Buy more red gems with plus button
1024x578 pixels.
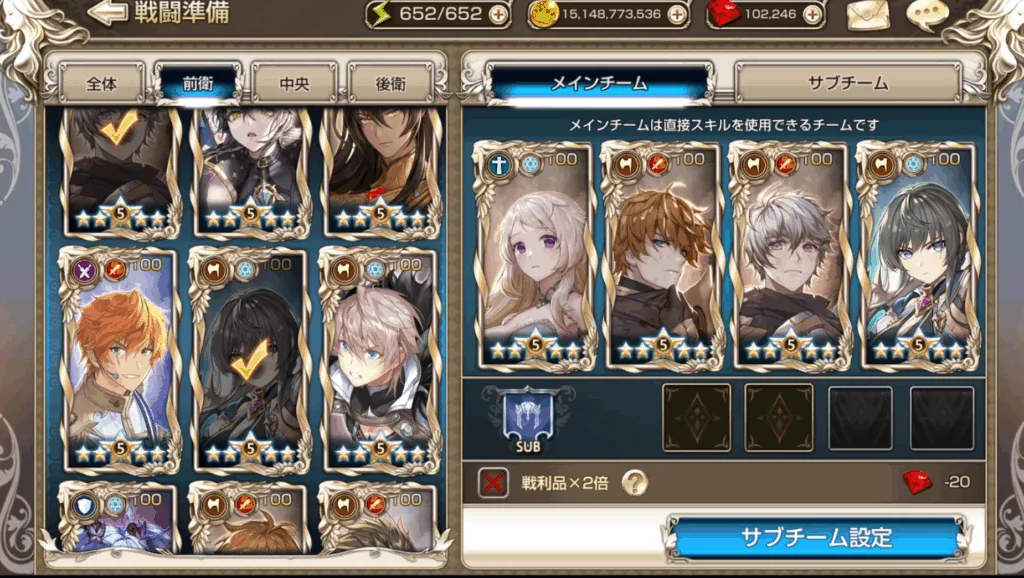click(812, 14)
